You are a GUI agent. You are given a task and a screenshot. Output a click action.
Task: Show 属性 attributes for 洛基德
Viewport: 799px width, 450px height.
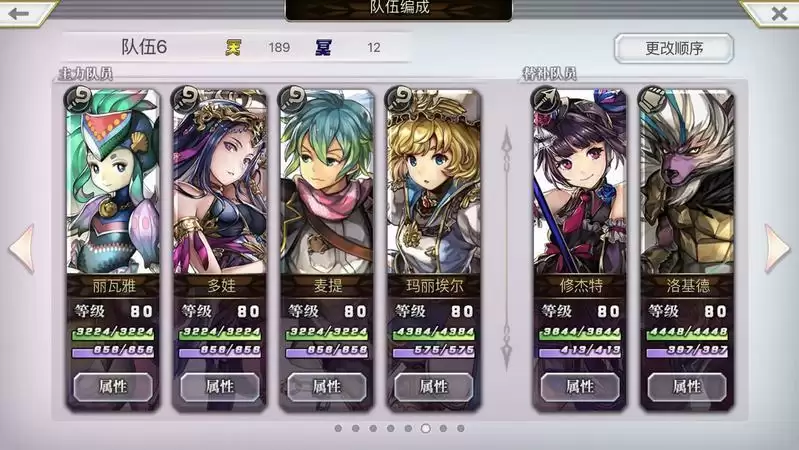[686, 386]
